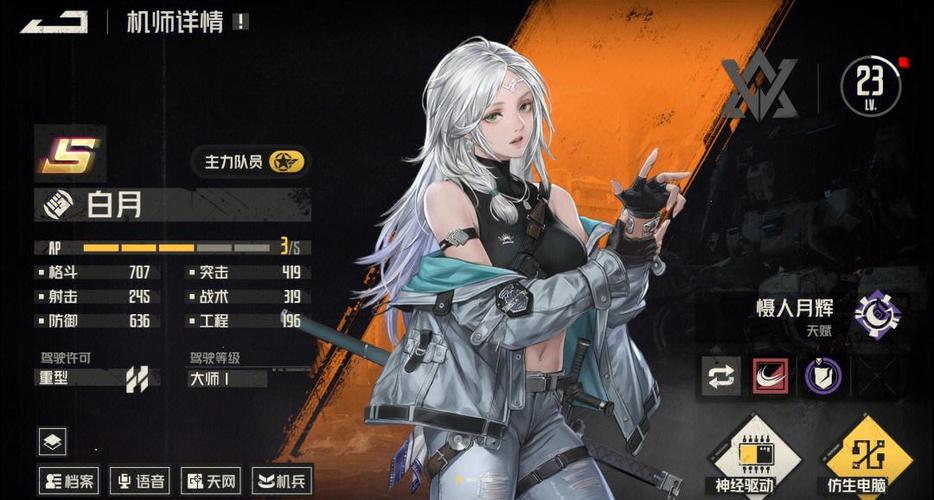Open the info tip beside 机师详情
Screen dimensions: 934x500
tap(241, 21)
